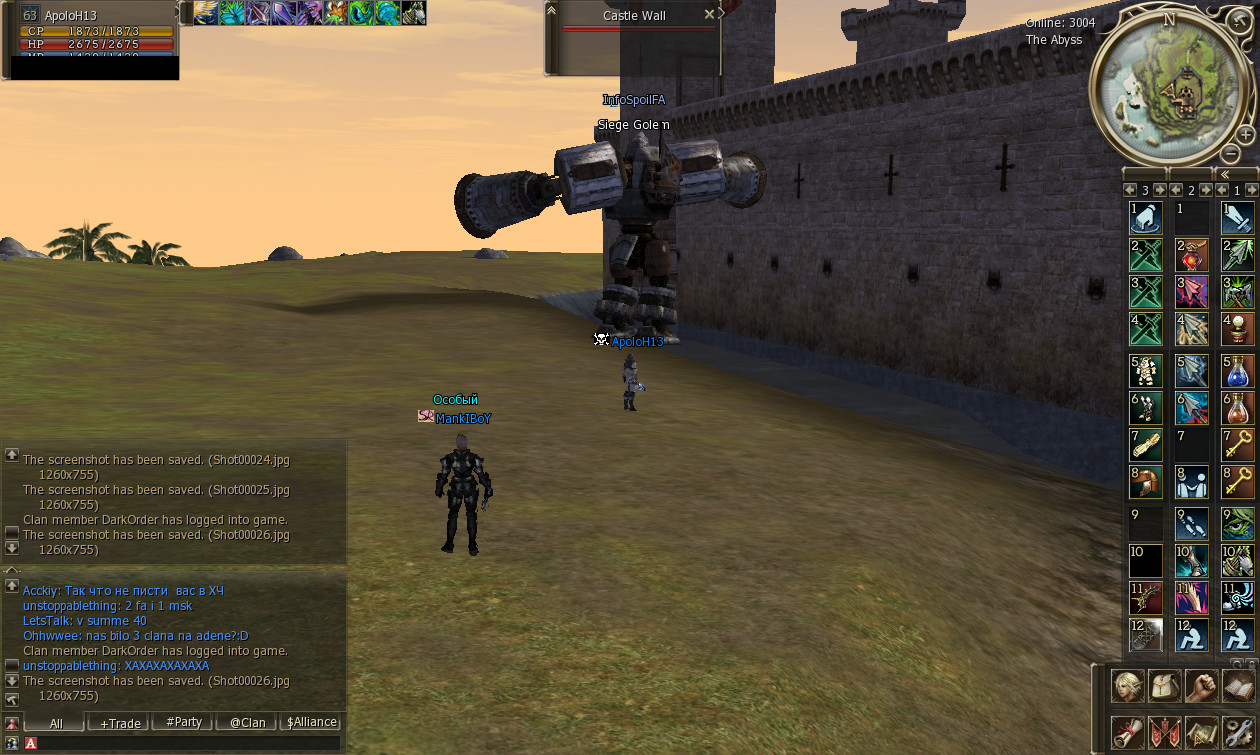This screenshot has width=1260, height=755.
Task: Open the world map parchment icon
Action: pos(1202,732)
